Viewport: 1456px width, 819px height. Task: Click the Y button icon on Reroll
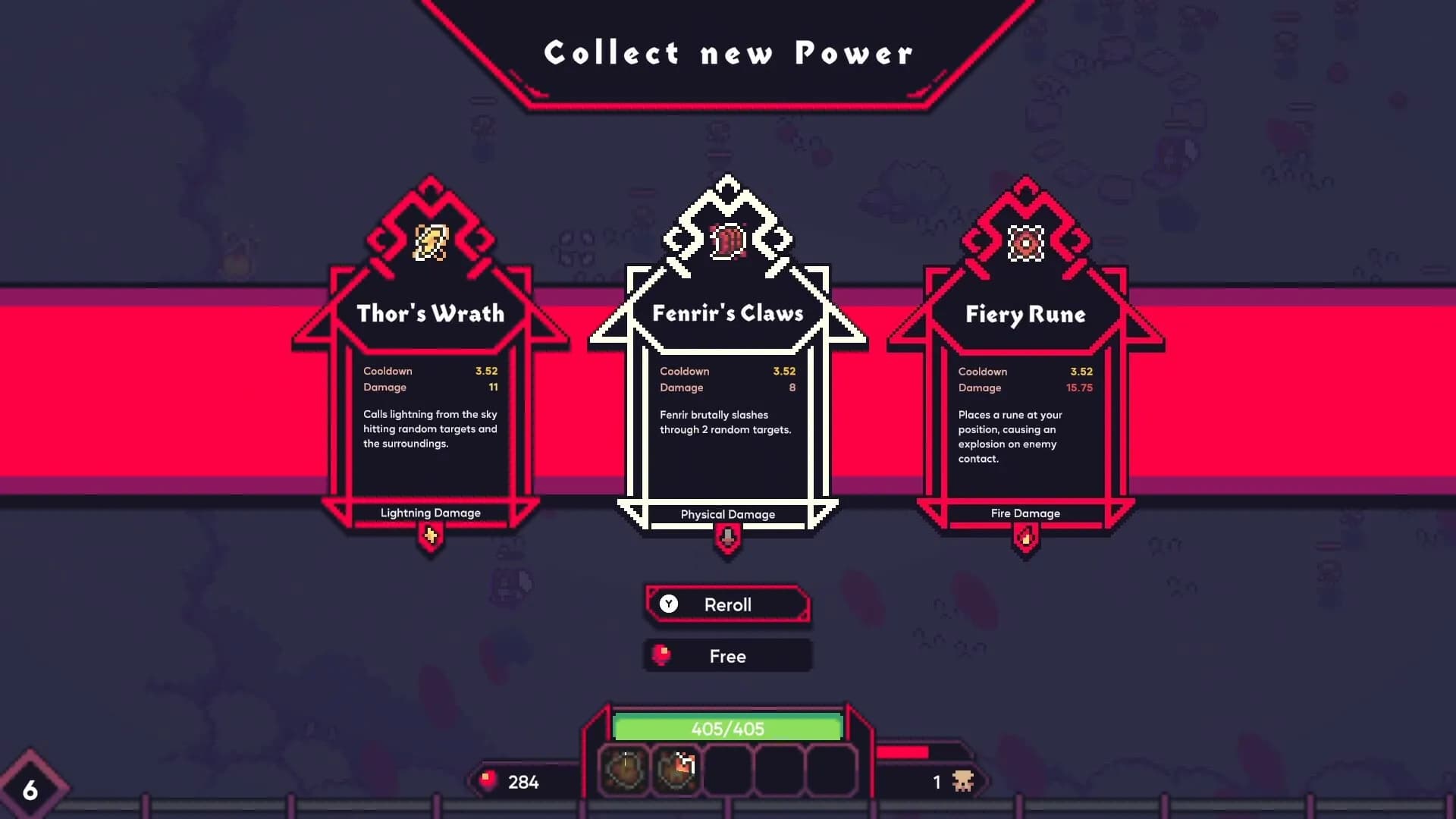[x=668, y=604]
